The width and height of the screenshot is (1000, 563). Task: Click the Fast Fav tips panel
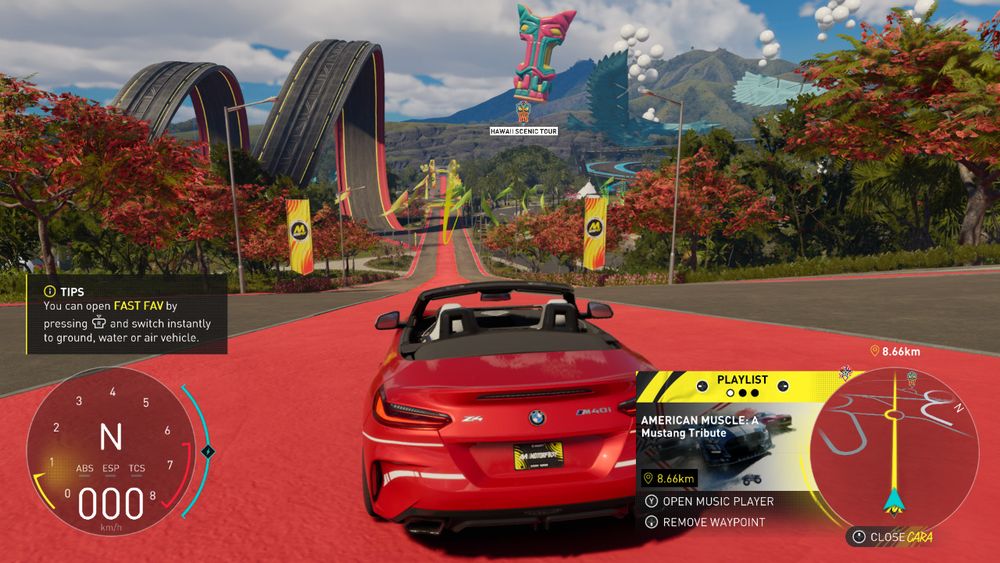(126, 314)
